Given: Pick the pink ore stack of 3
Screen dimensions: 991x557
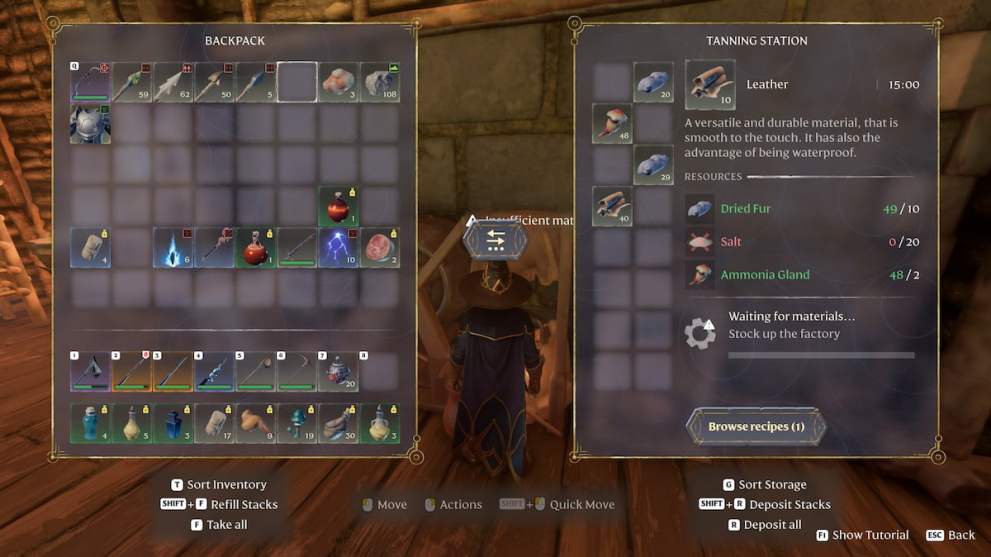Looking at the screenshot, I should (x=338, y=83).
